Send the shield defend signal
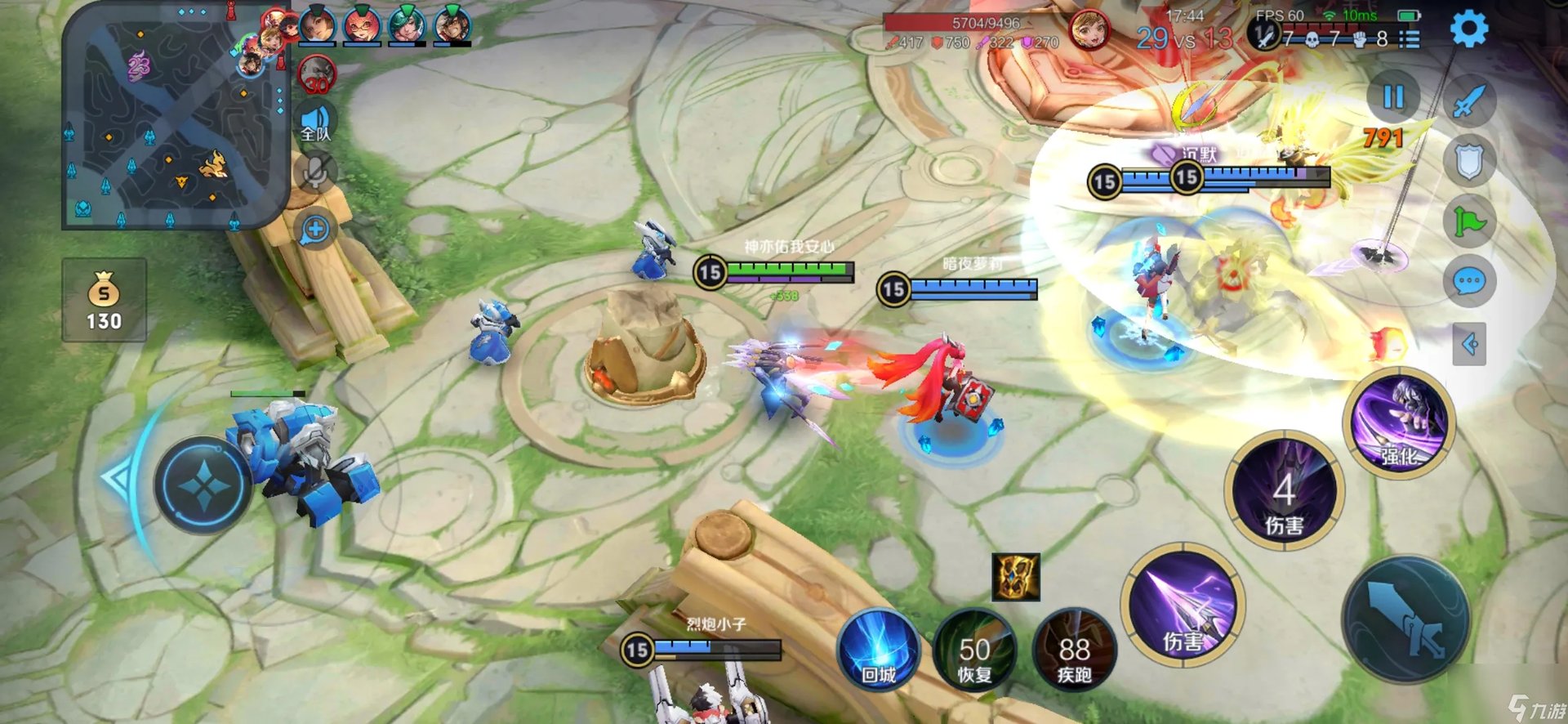 pos(1468,161)
